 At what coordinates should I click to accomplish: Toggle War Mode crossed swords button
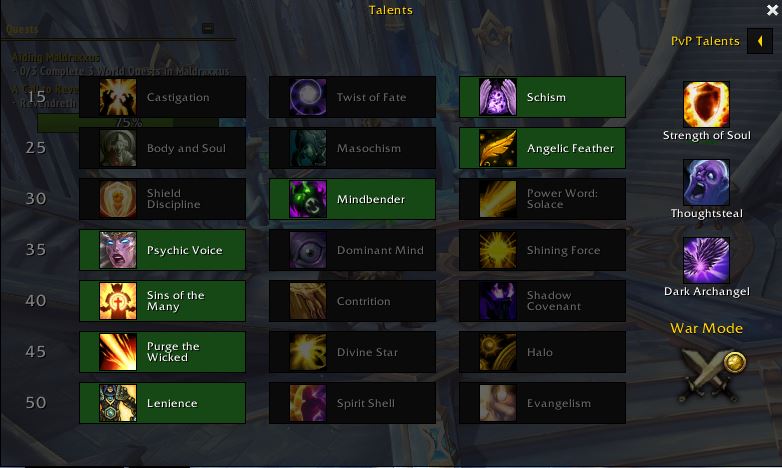pyautogui.click(x=711, y=373)
